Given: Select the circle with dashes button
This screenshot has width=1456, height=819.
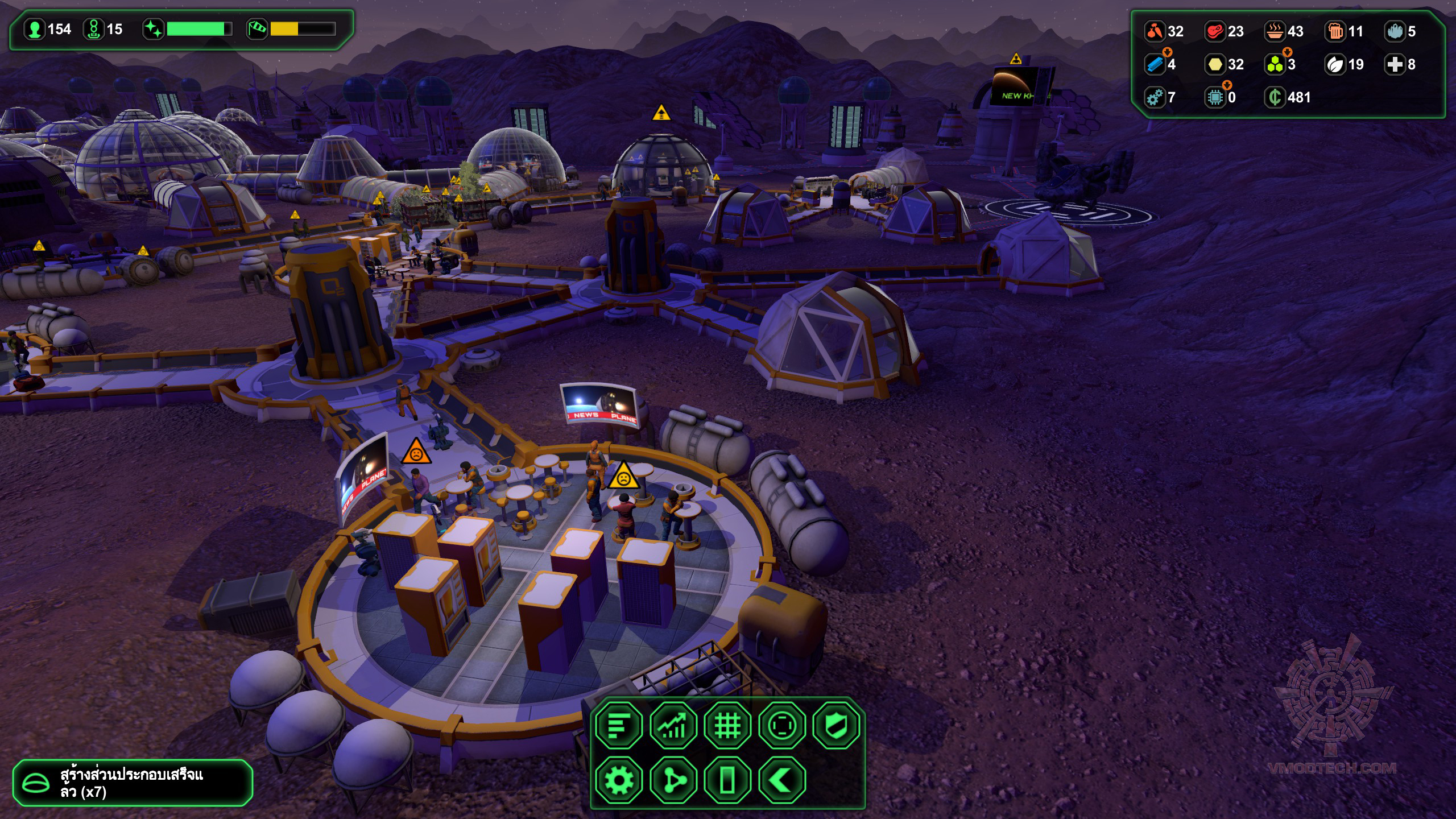Looking at the screenshot, I should pos(782,725).
